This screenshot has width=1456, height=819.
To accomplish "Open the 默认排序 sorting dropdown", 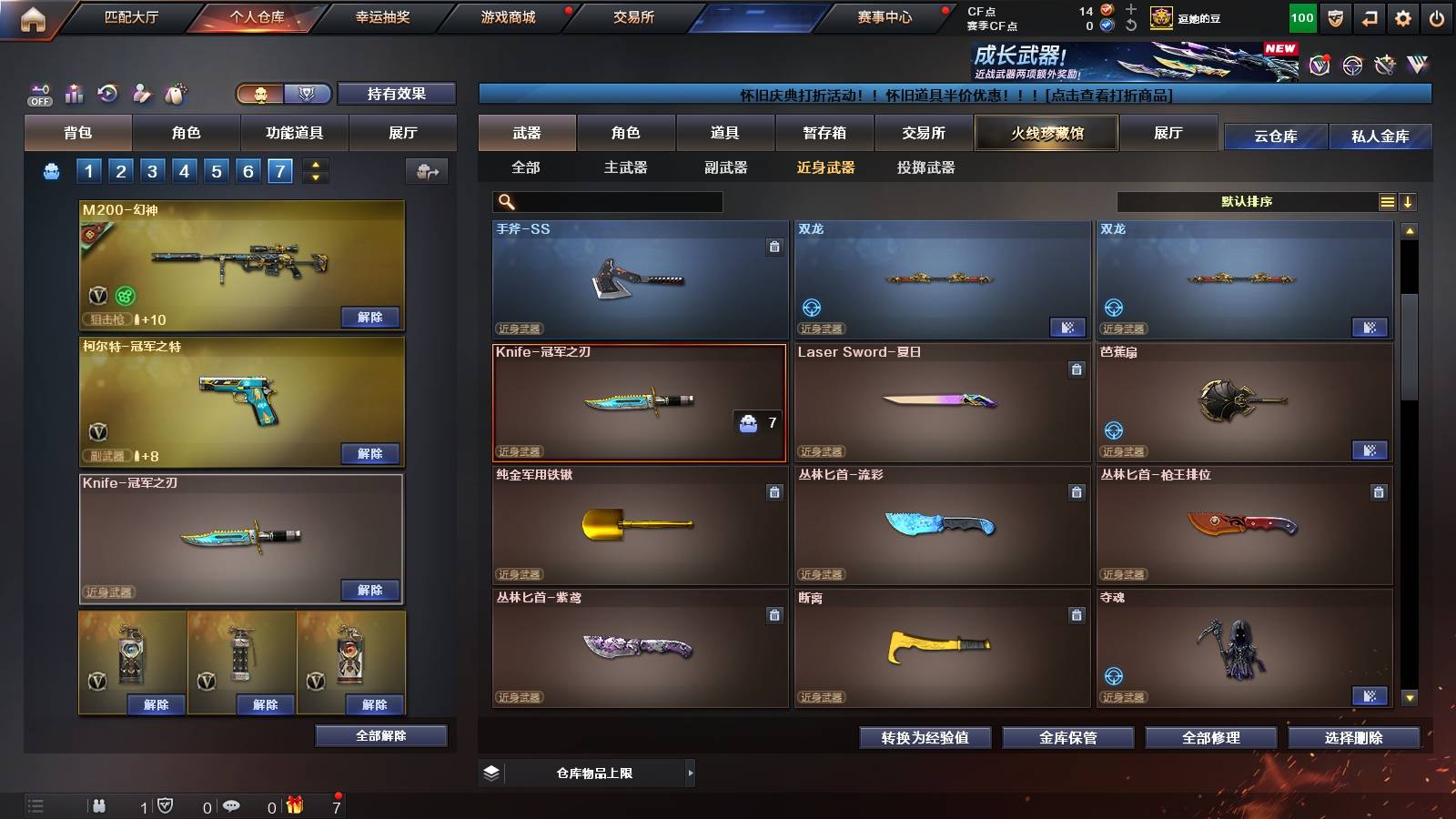I will pos(1247,201).
